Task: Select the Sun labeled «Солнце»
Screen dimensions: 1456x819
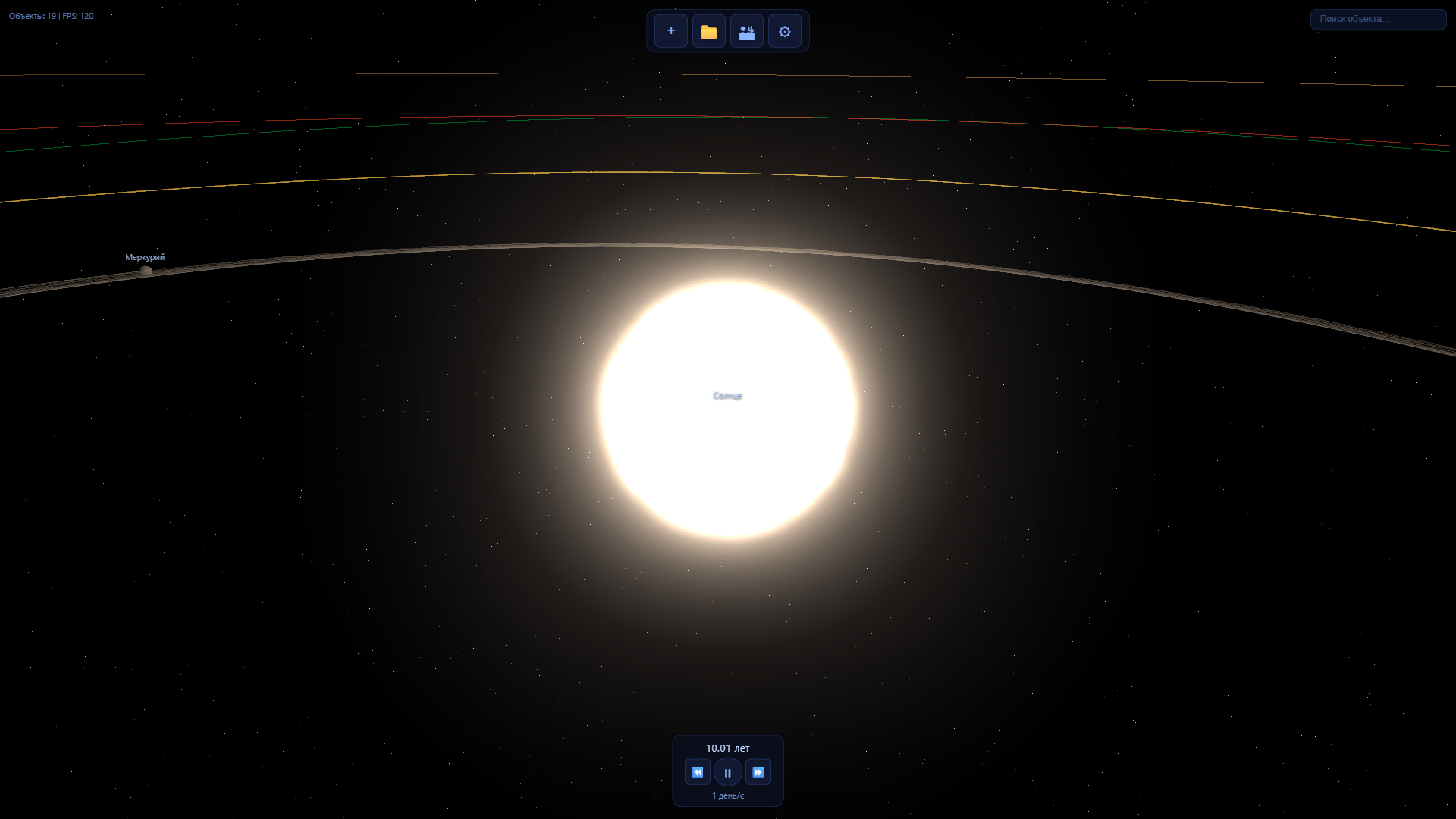Action: pos(727,395)
